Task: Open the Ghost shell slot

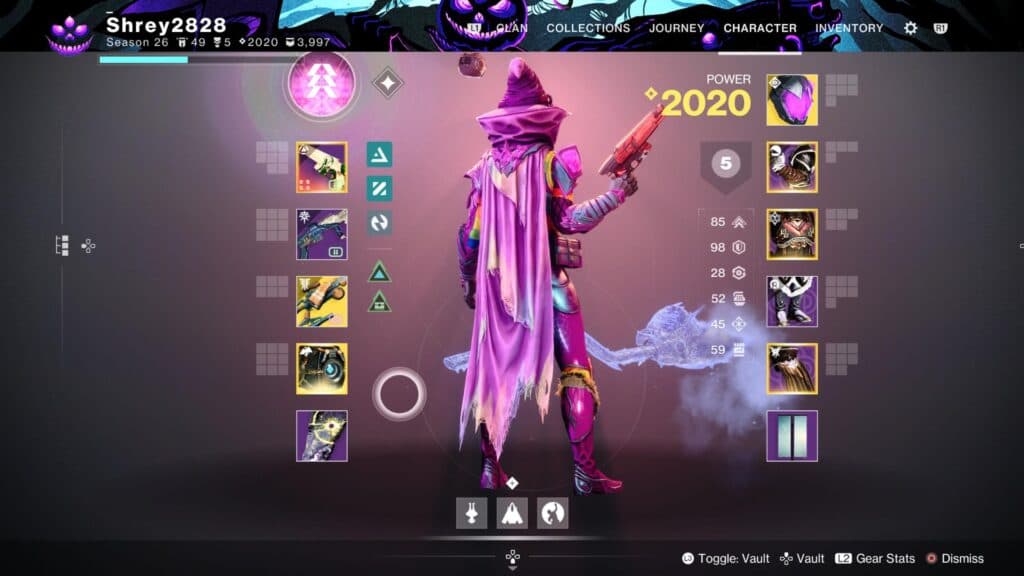Action: click(x=322, y=368)
